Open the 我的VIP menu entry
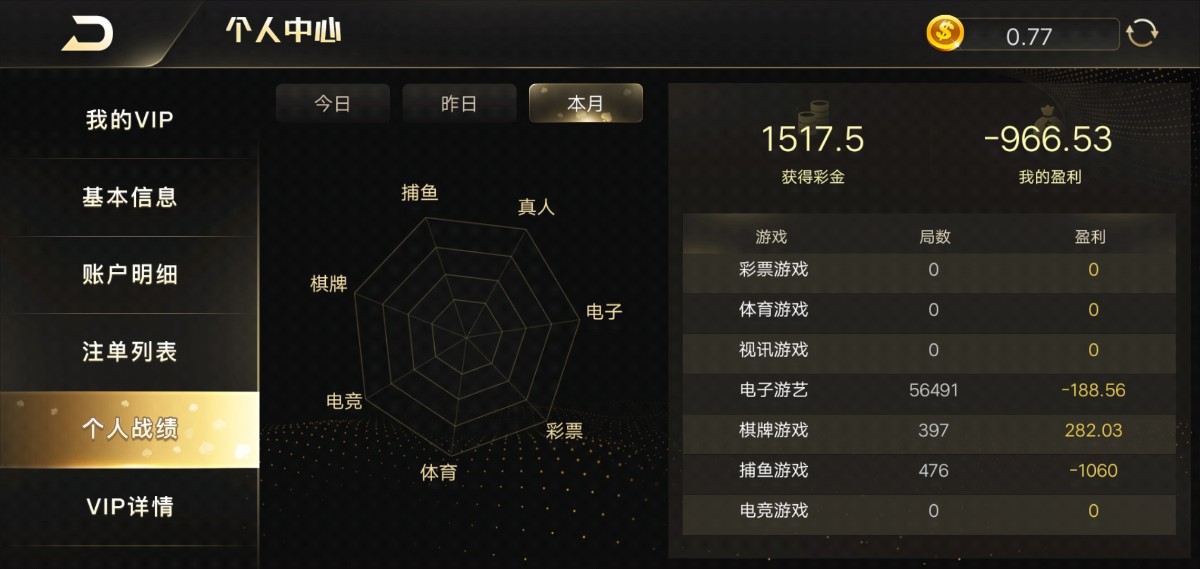The image size is (1200, 569). click(130, 120)
